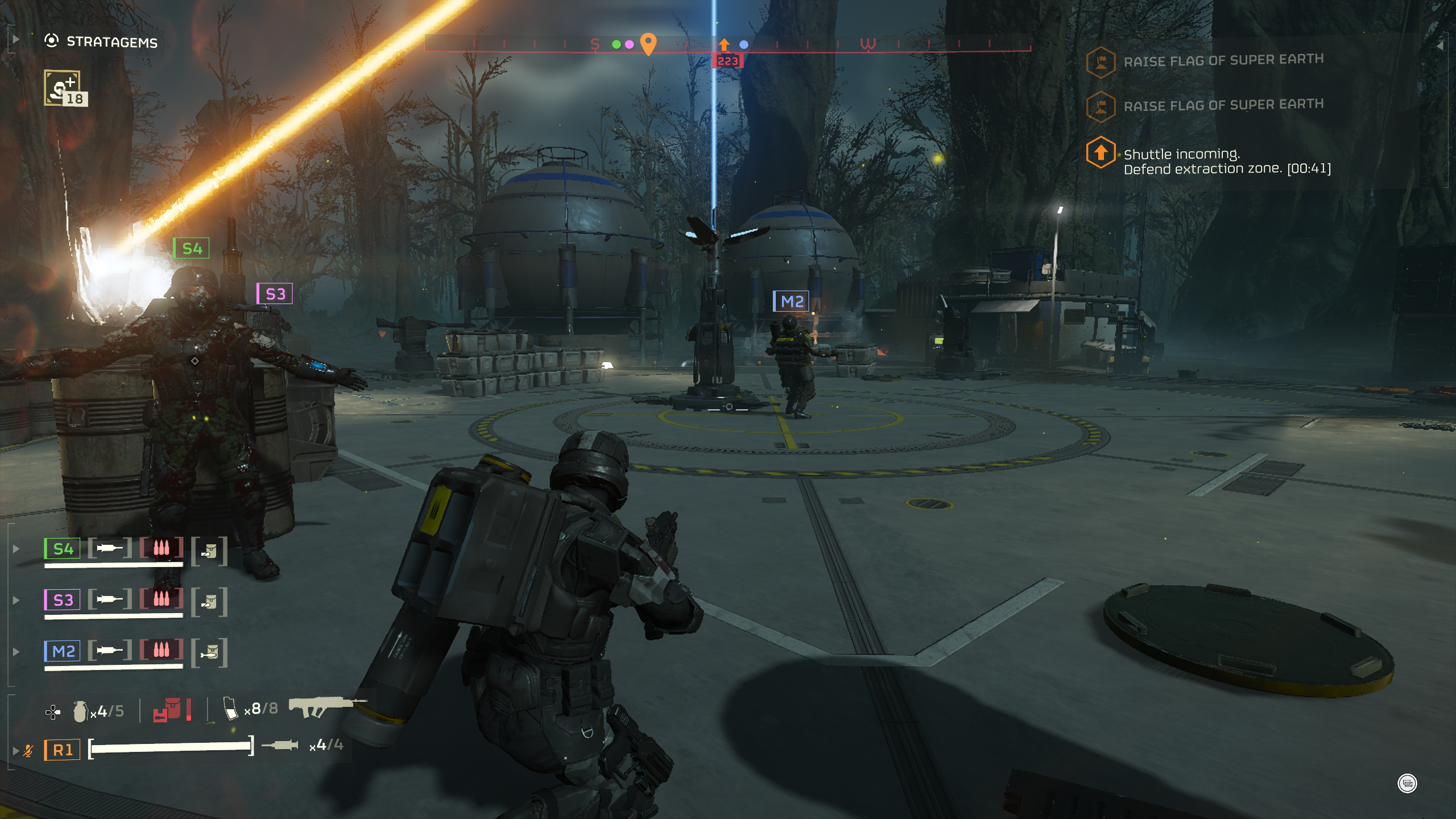Open the round overlay button in bottom-right corner
The image size is (1456, 819).
[1407, 783]
